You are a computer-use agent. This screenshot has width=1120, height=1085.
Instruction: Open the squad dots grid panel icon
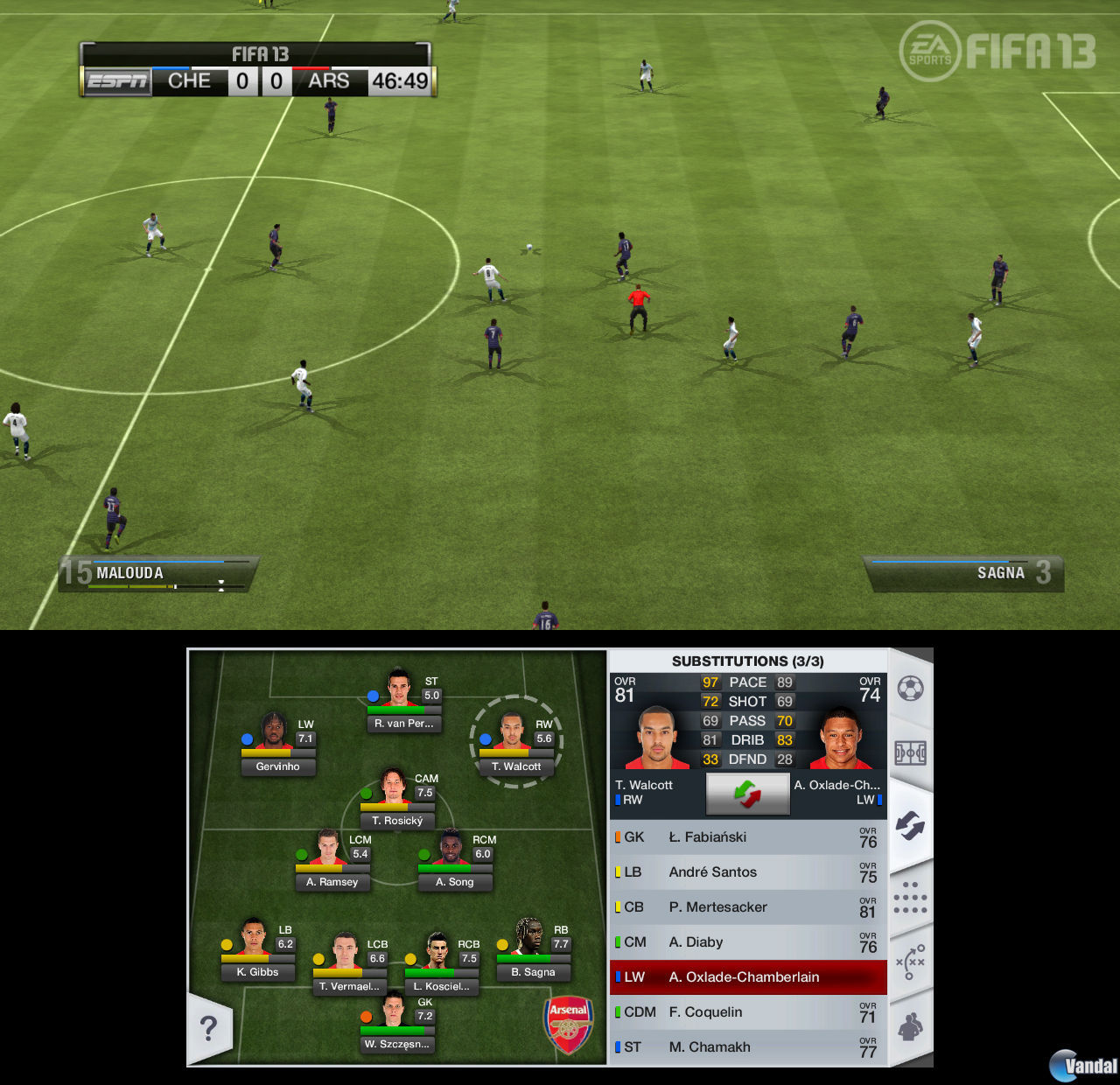coord(910,897)
